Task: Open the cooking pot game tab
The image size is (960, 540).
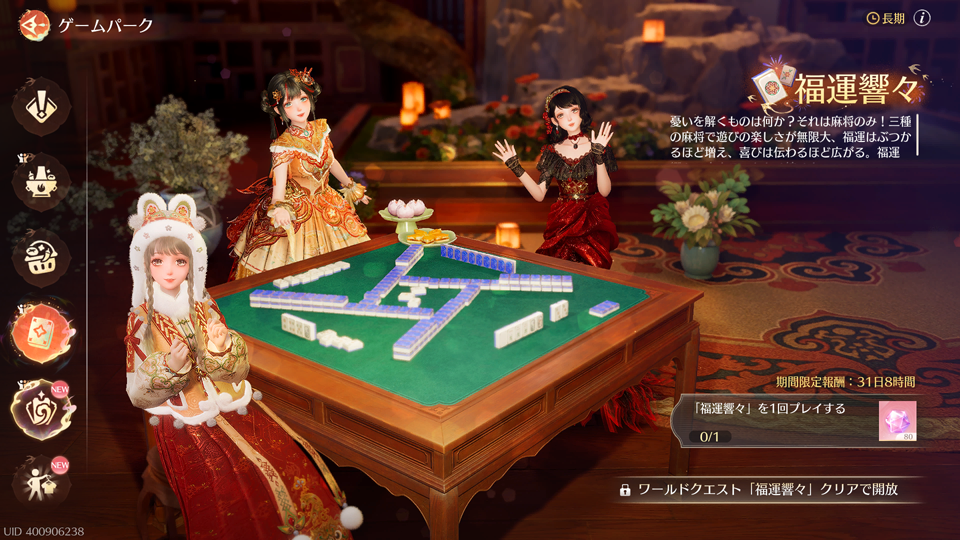Action: [x=41, y=183]
